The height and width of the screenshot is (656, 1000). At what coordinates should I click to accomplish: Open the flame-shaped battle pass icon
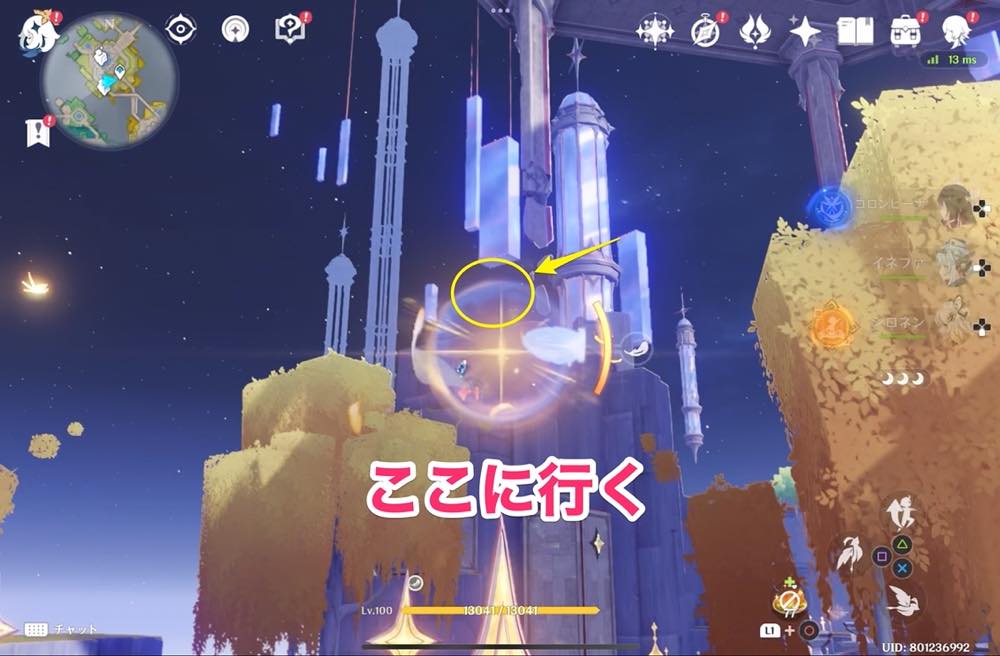pyautogui.click(x=755, y=31)
